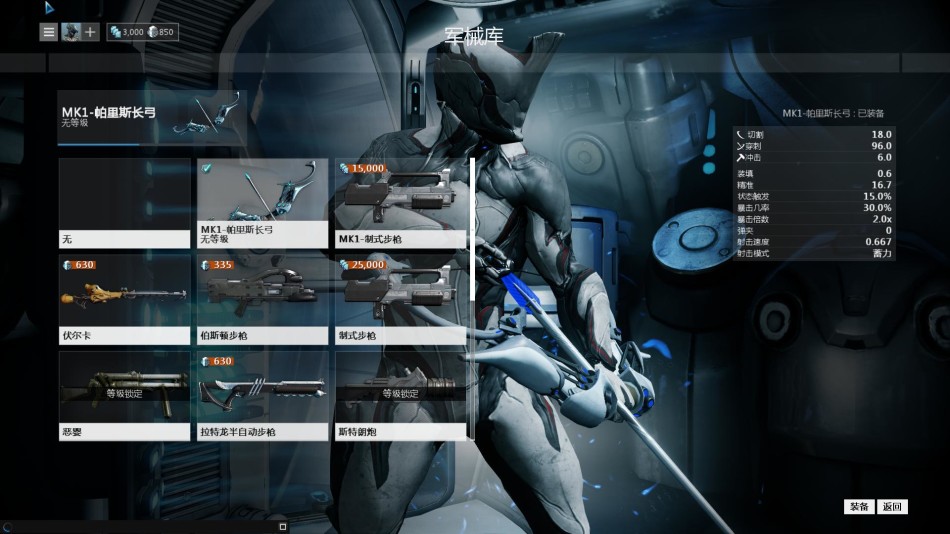Click the player avatar icon
This screenshot has width=950, height=534.
coord(70,32)
